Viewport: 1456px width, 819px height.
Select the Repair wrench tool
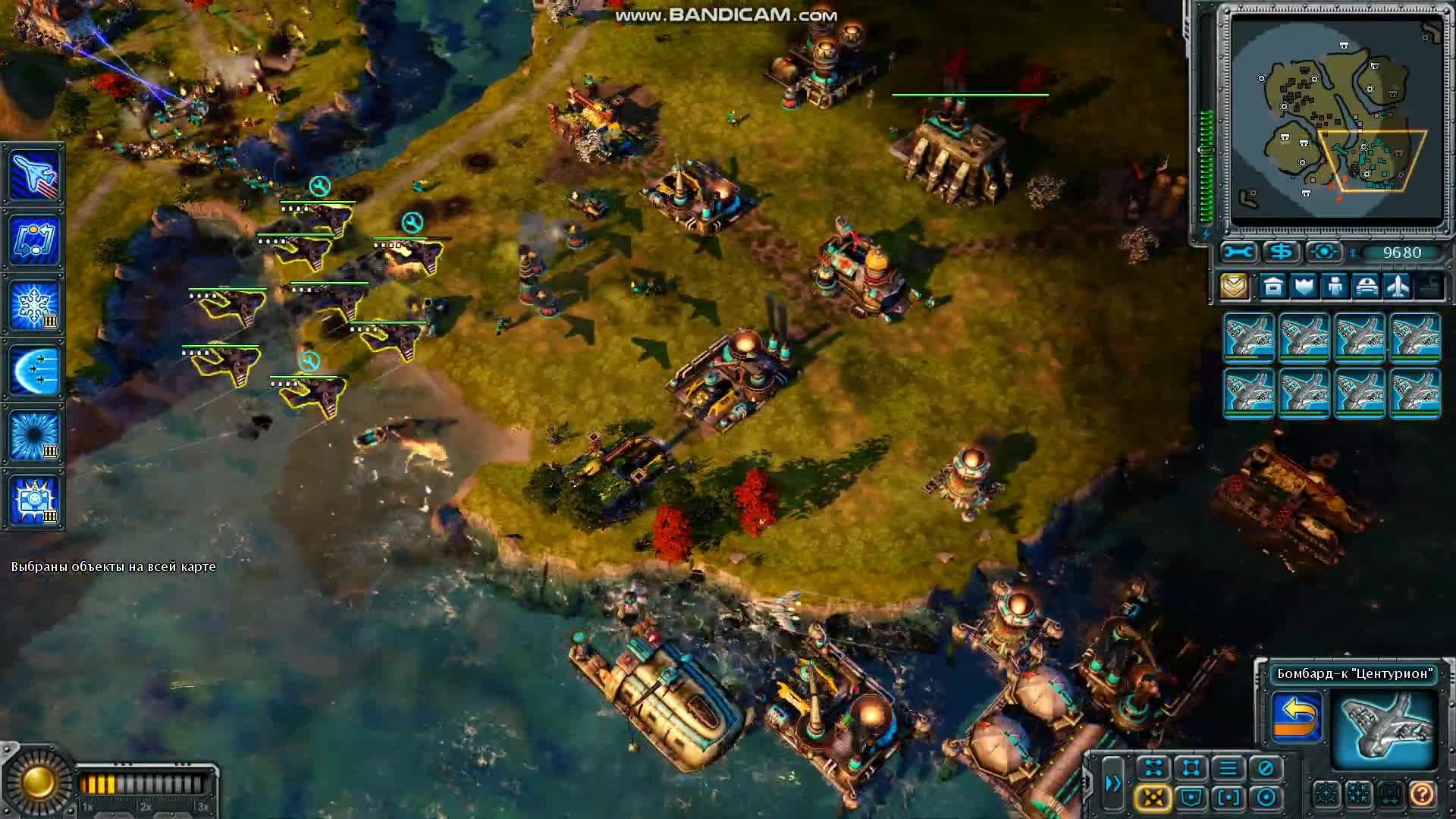click(1238, 251)
